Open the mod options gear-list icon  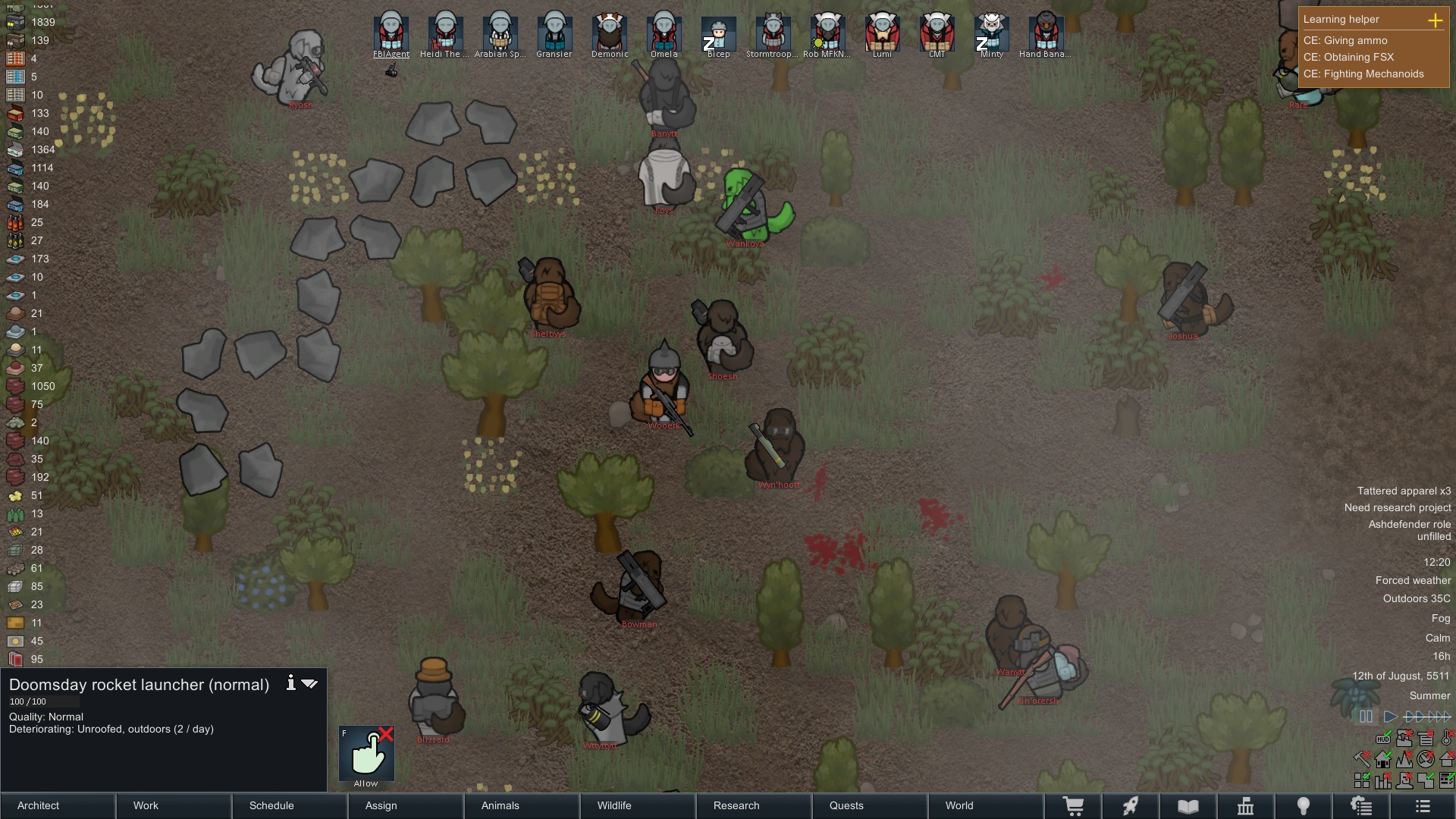(x=1362, y=805)
